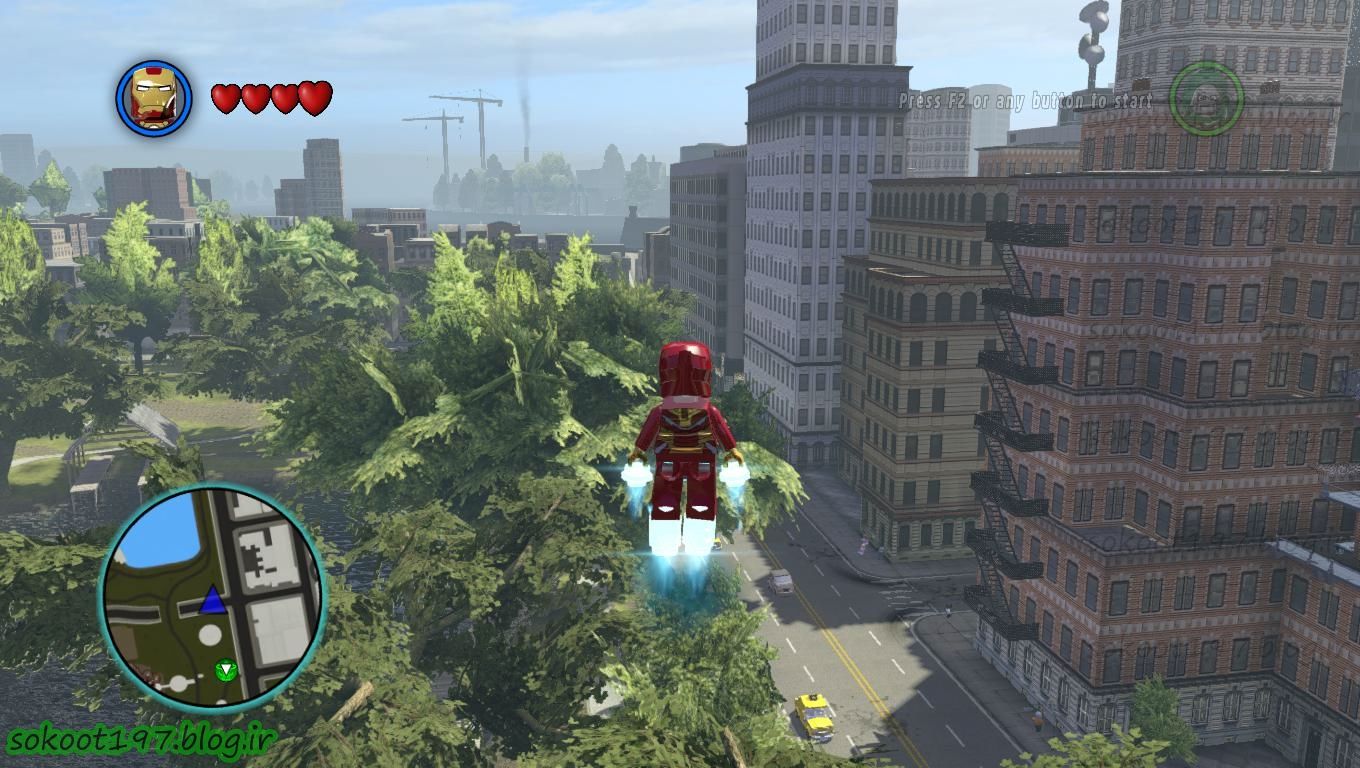Select the green objective marker on minimap
Screen dimensions: 1360x768
coord(226,669)
